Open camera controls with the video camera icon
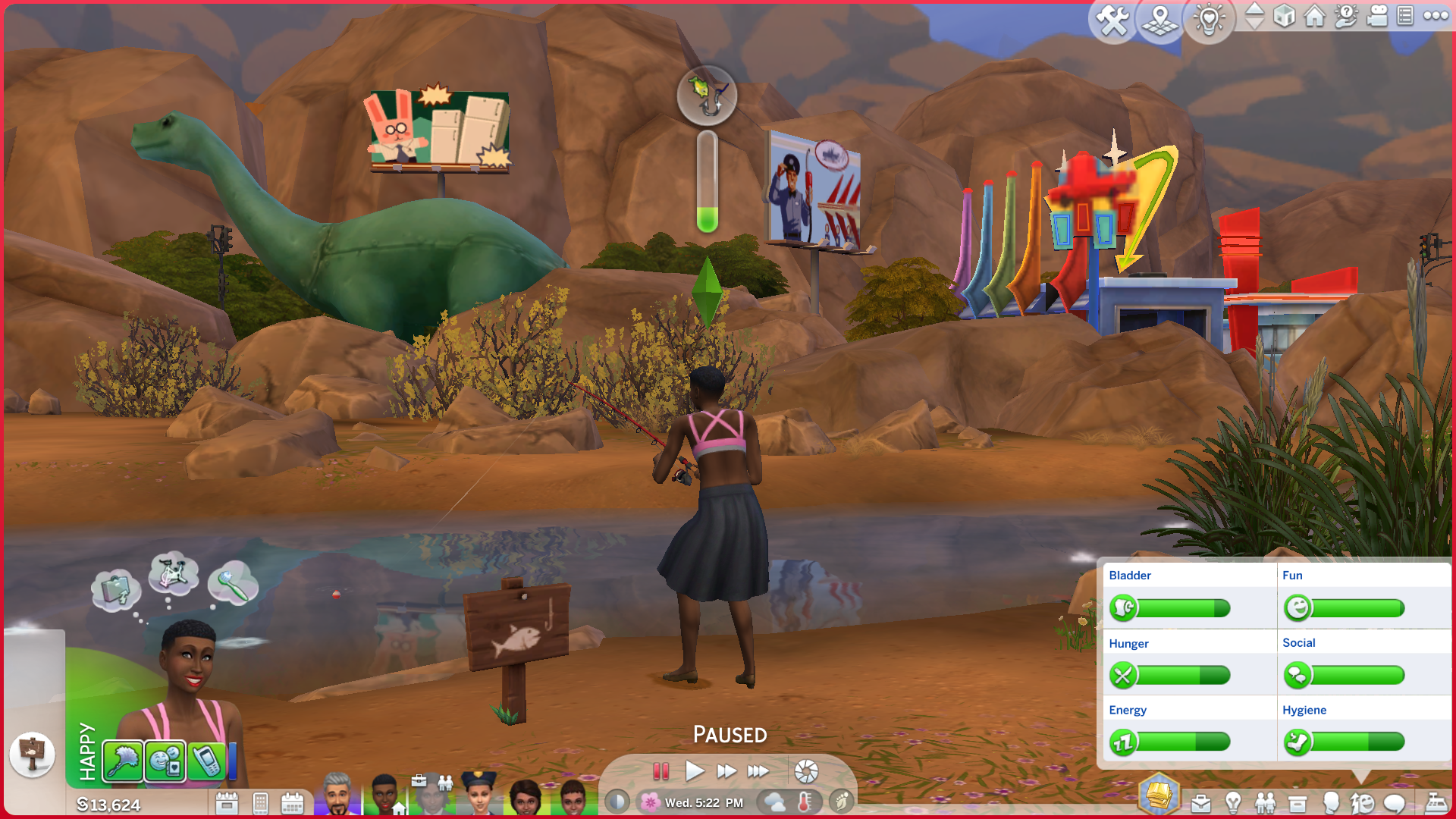Screen dimensions: 1456x819 [x=1377, y=16]
